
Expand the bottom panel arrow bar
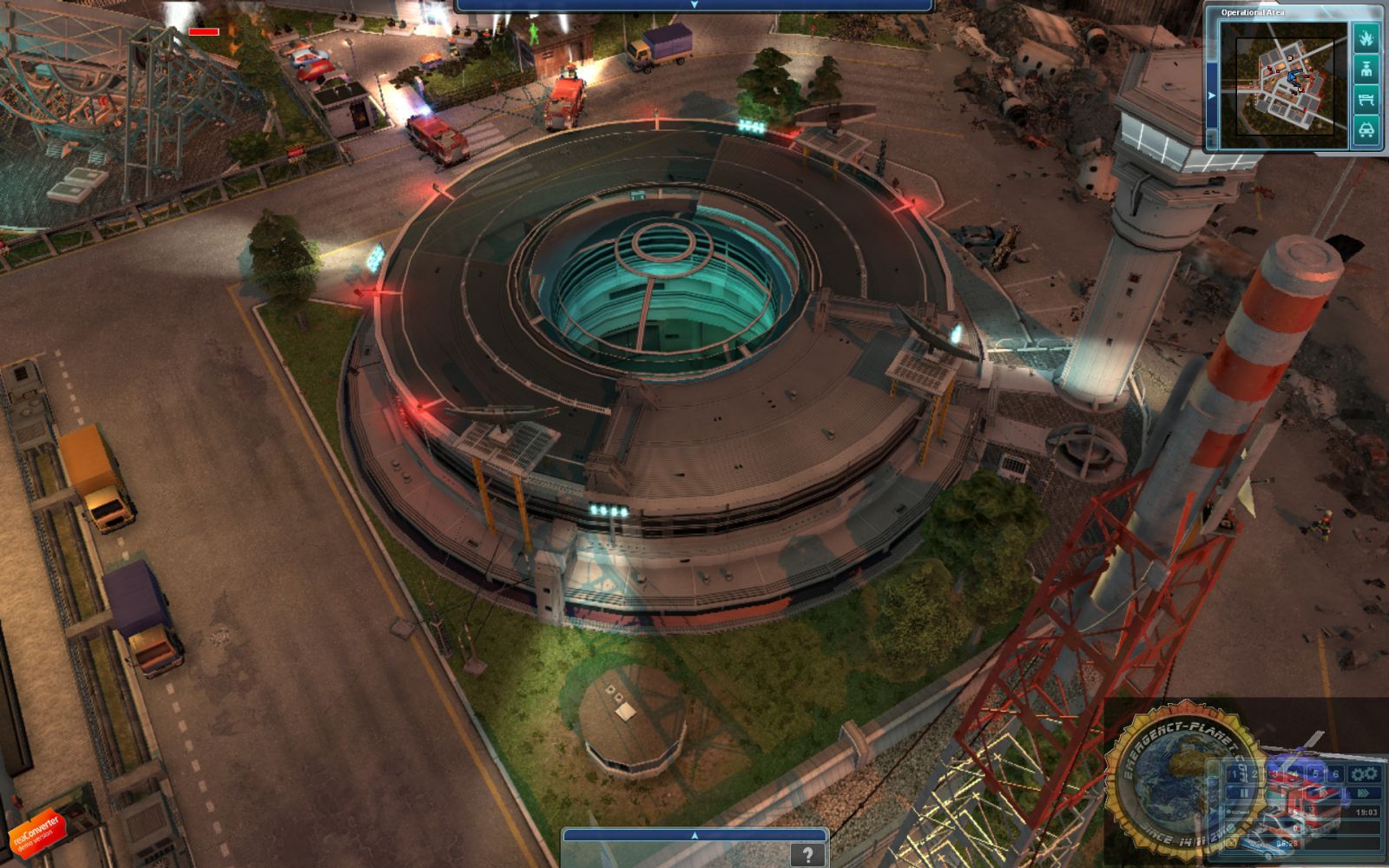pyautogui.click(x=694, y=835)
